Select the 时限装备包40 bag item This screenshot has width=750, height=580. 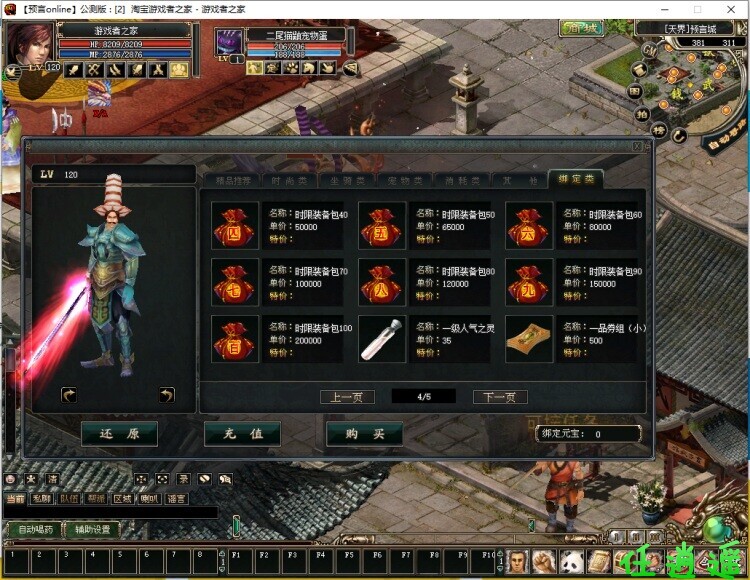pos(234,225)
